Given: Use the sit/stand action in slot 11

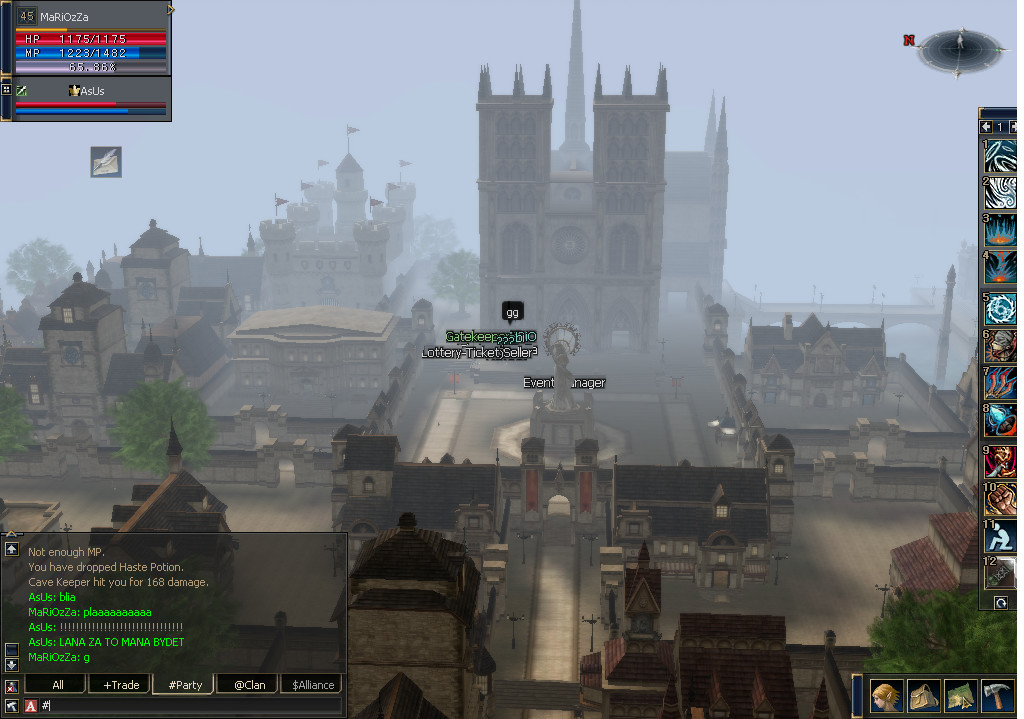Looking at the screenshot, I should (1000, 538).
